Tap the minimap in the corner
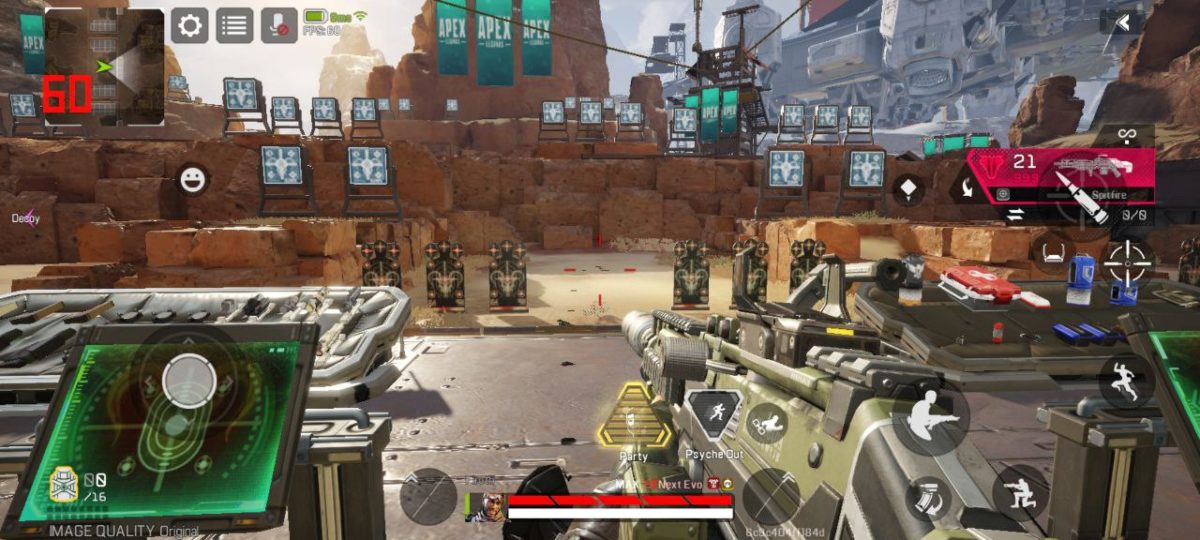The height and width of the screenshot is (540, 1200). click(104, 66)
